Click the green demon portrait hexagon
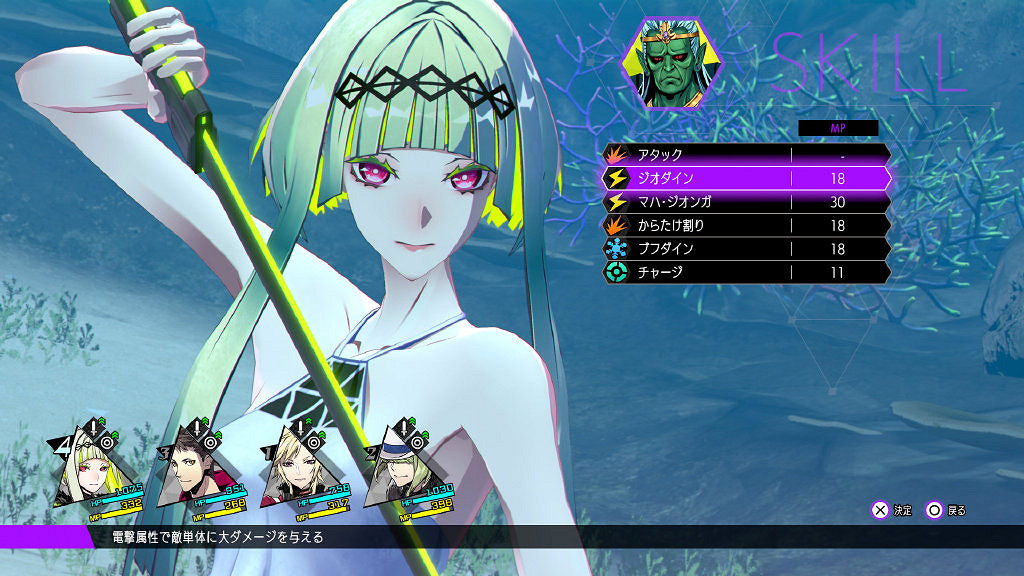Screen dimensions: 1024x576 (662, 62)
